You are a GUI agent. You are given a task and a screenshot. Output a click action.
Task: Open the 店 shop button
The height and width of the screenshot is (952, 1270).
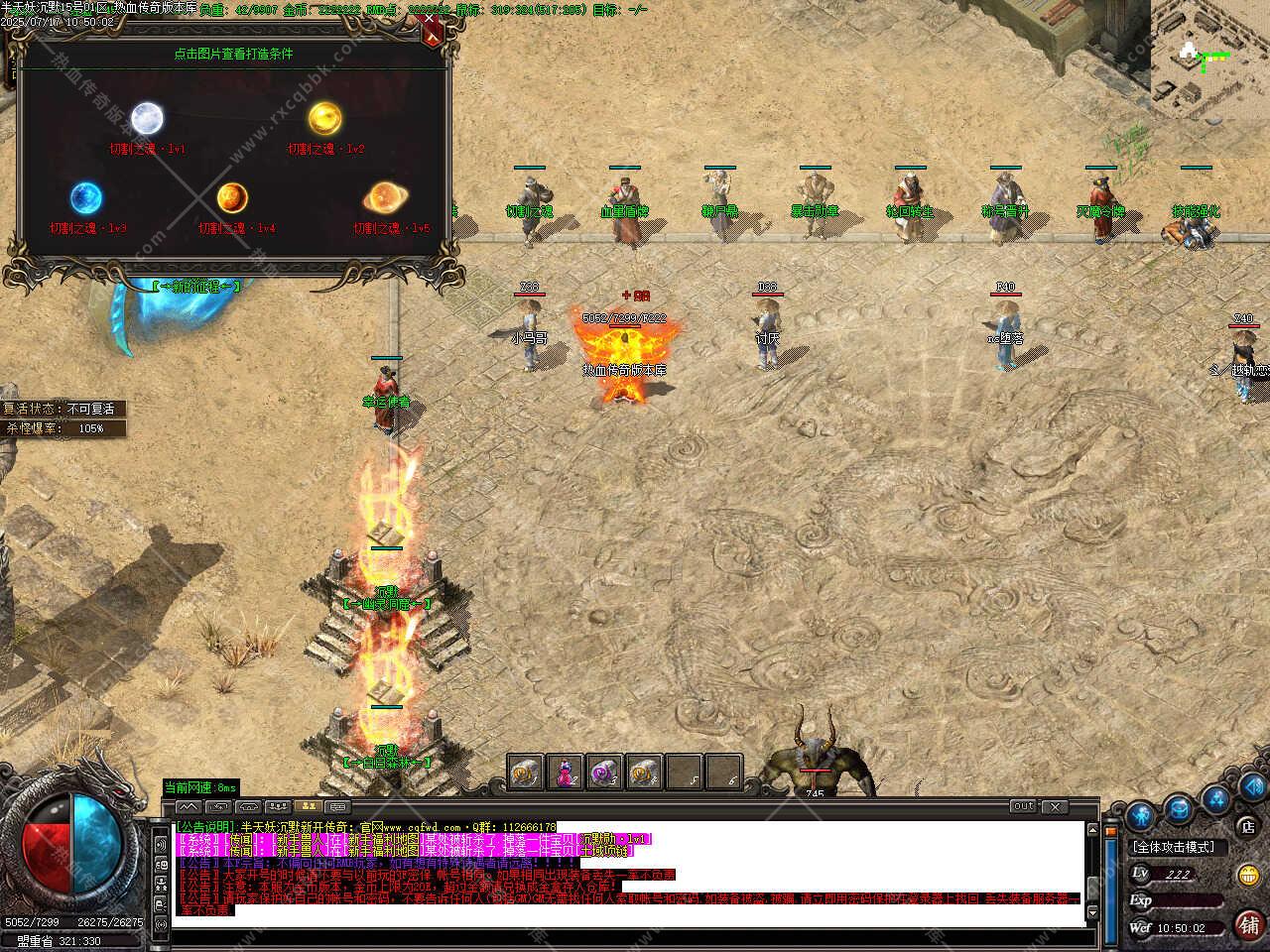1248,825
